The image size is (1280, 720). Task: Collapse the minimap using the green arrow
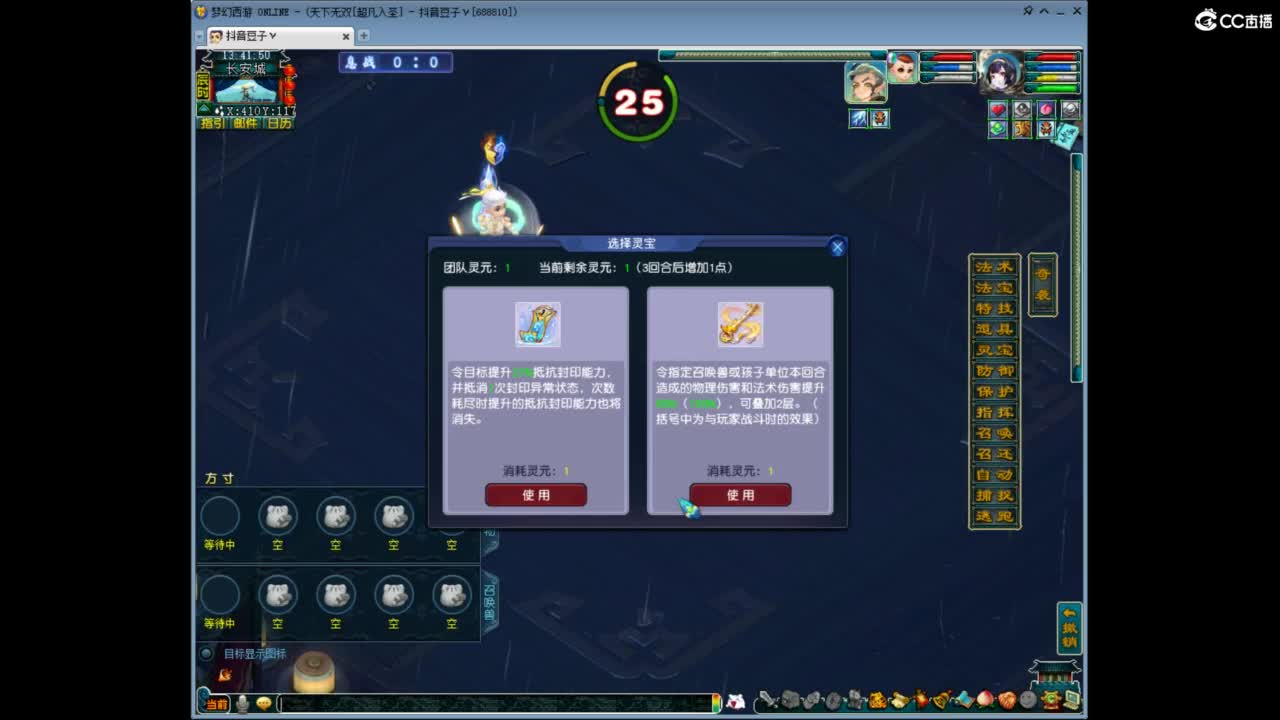(204, 108)
